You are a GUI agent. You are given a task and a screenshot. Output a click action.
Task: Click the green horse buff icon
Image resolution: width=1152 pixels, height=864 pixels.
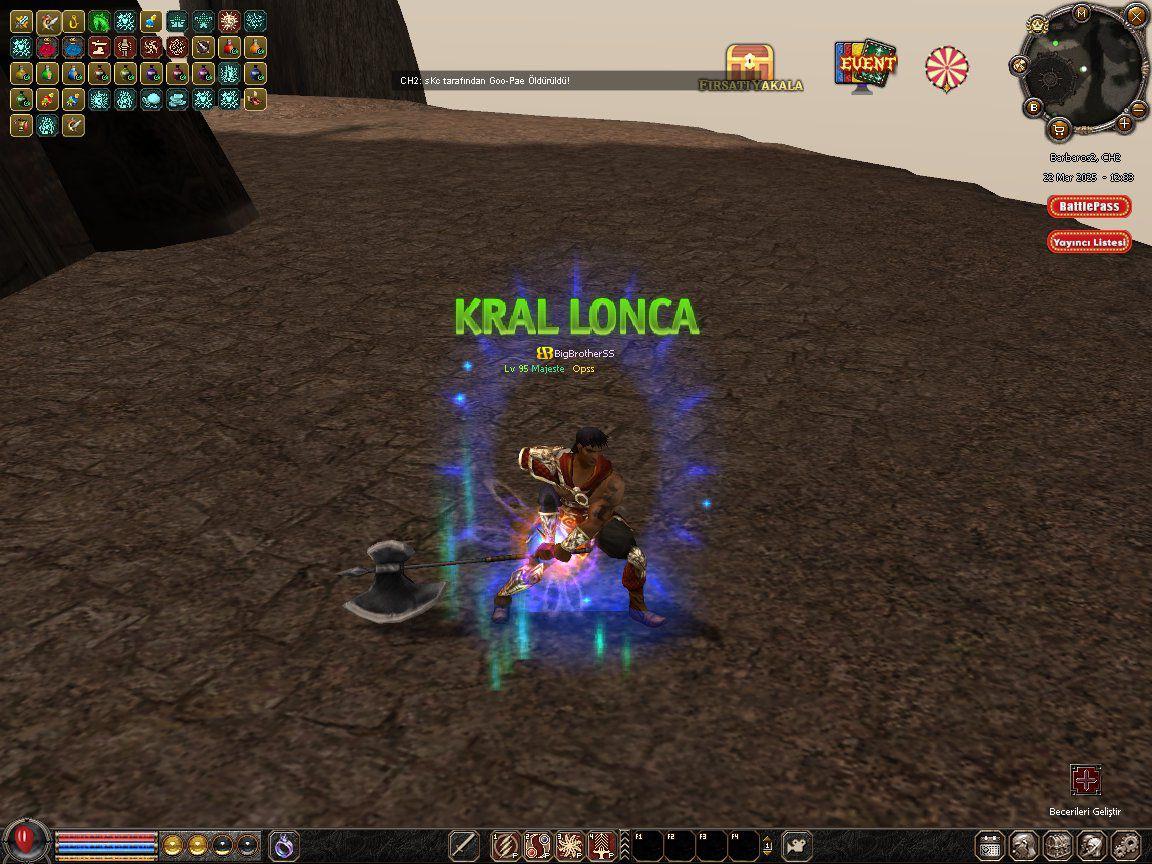(99, 21)
